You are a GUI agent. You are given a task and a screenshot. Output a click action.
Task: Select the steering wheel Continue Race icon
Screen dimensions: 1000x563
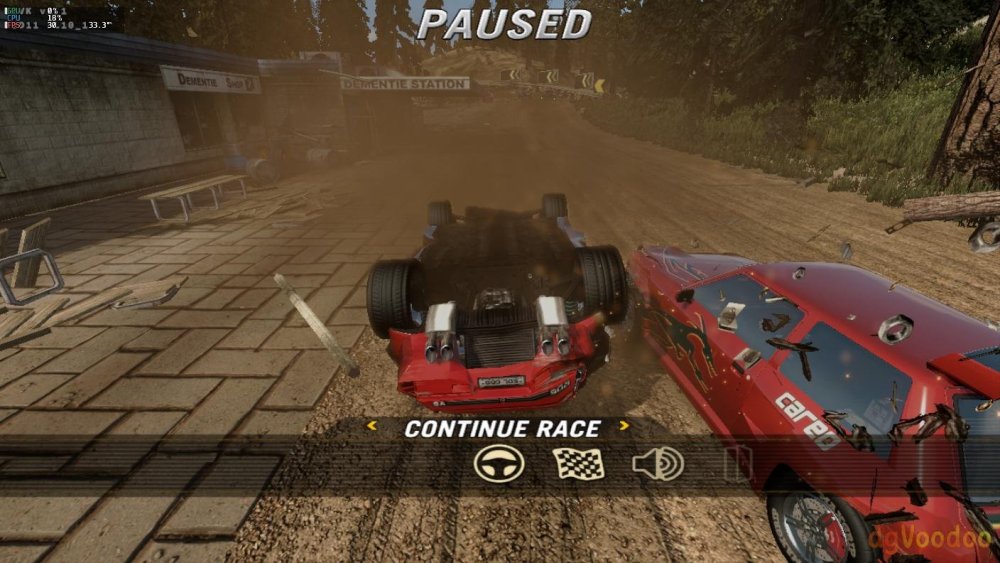(499, 464)
